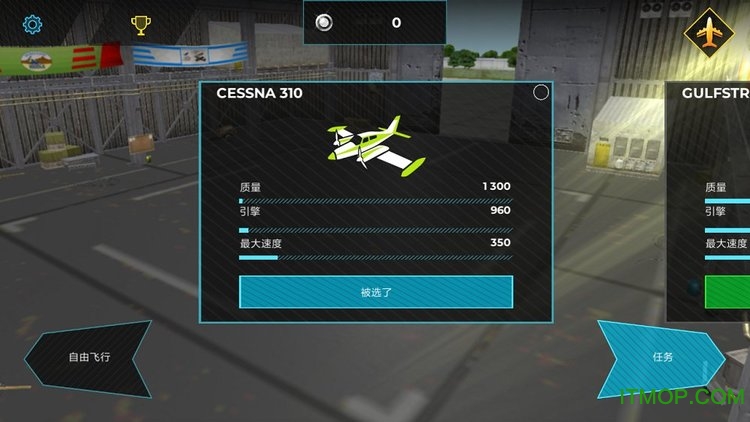The width and height of the screenshot is (750, 422).
Task: Open the 任务 missions mode
Action: pos(662,357)
